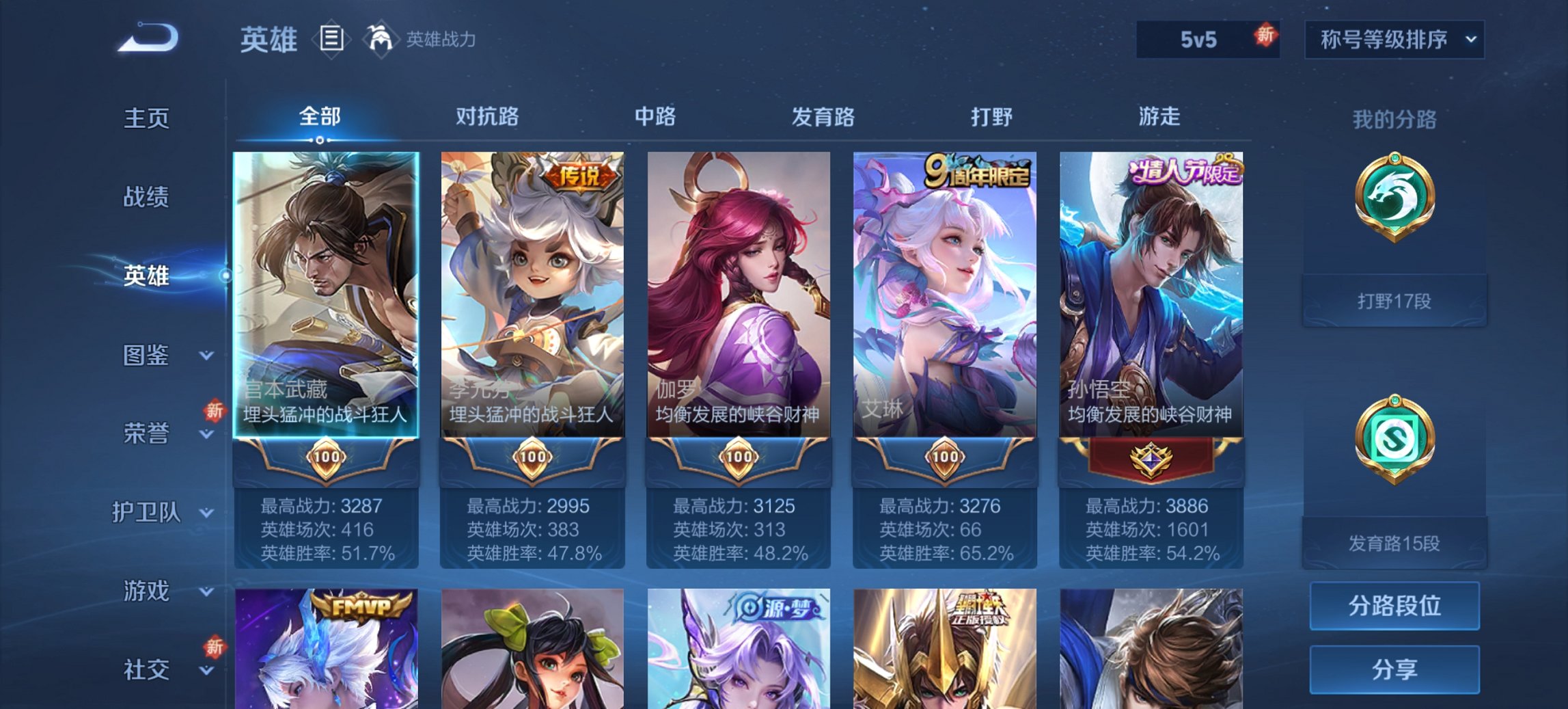Open the 称号等级排序 sorting dropdown
This screenshot has width=1568, height=709.
1397,40
